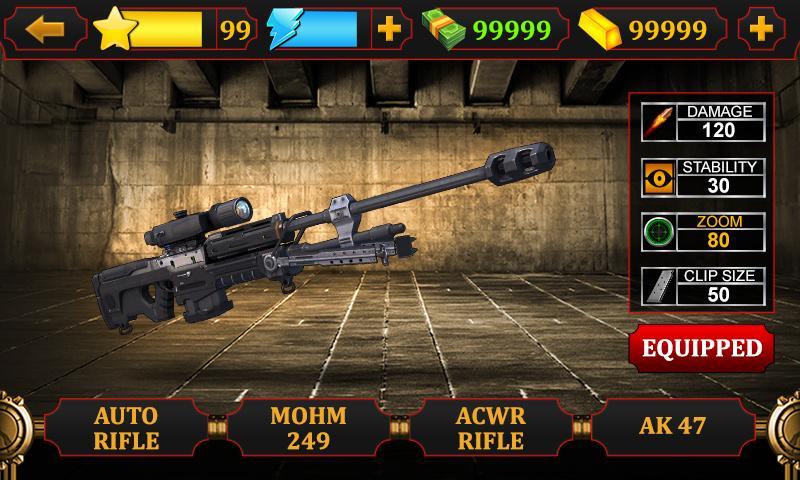
Task: Tap the plus button beside the energy bar
Action: 389,29
